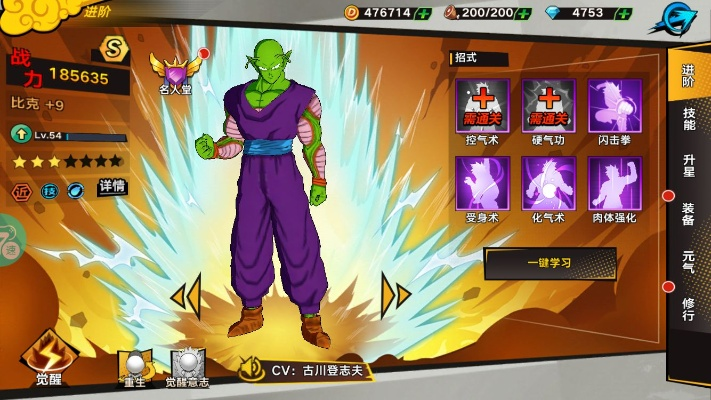
Task: Pick the 化气术 skill icon
Action: pyautogui.click(x=548, y=183)
